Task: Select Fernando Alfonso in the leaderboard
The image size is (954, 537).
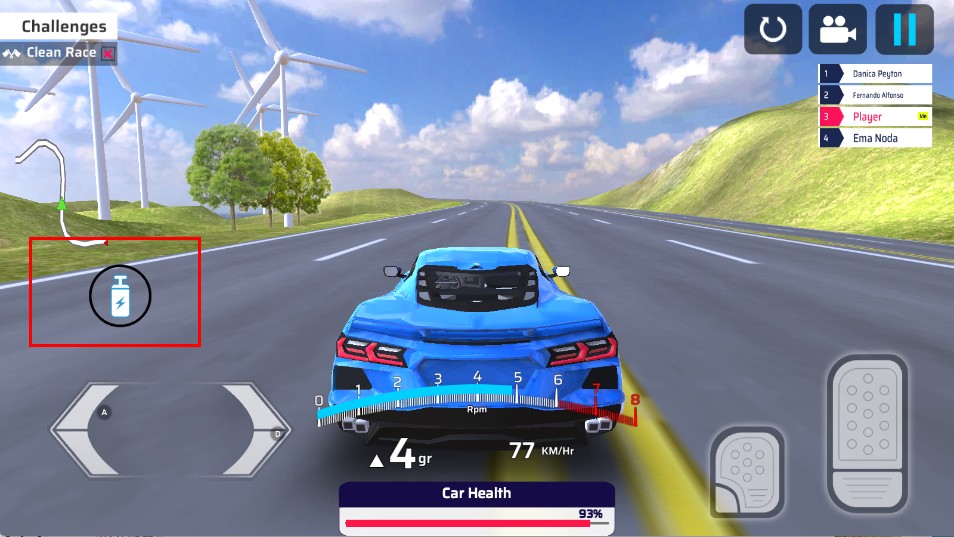Action: [876, 95]
